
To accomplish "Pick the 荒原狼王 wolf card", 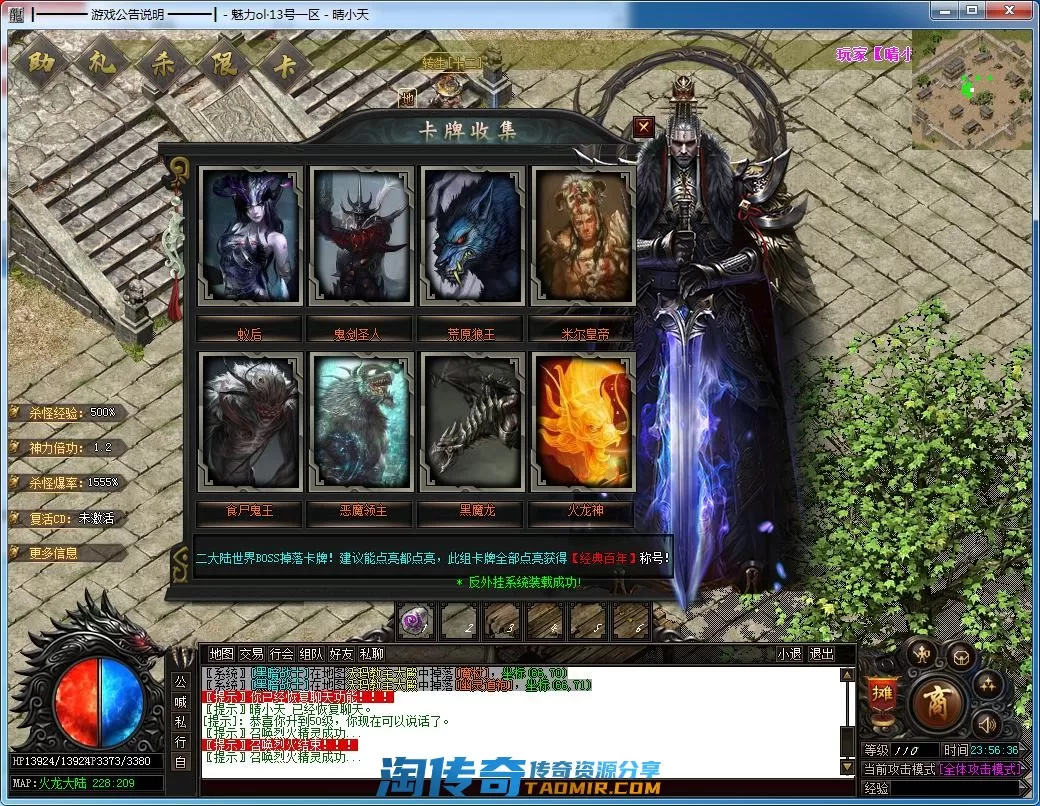I will point(472,236).
